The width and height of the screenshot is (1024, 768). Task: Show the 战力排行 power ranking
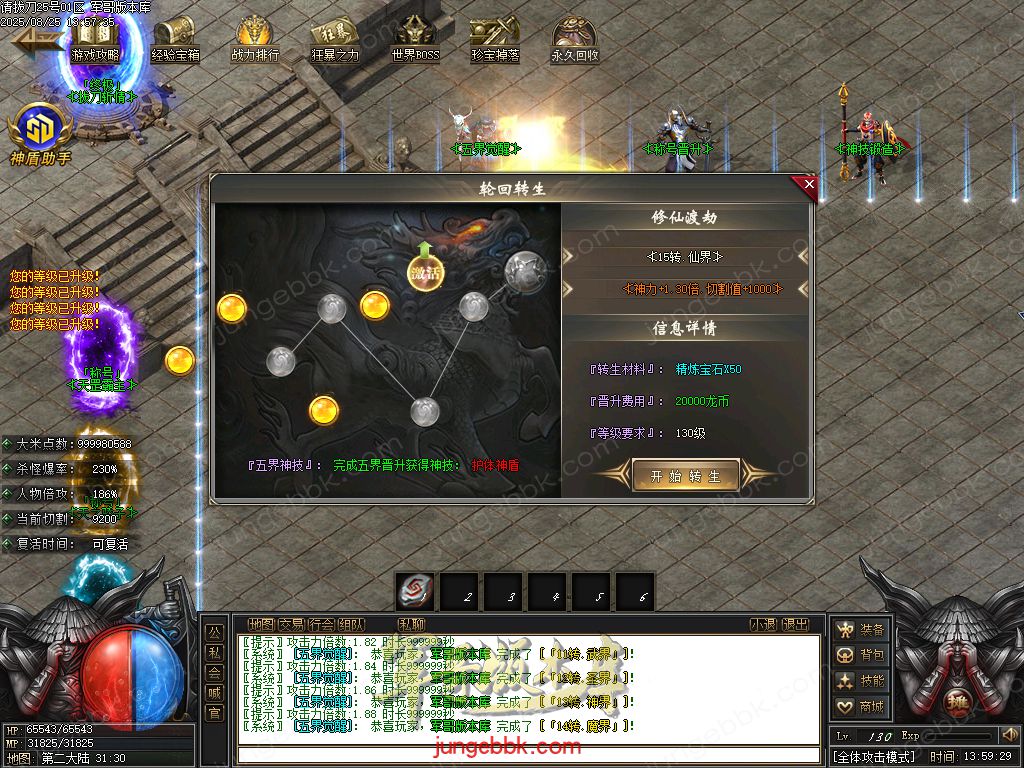pos(255,40)
